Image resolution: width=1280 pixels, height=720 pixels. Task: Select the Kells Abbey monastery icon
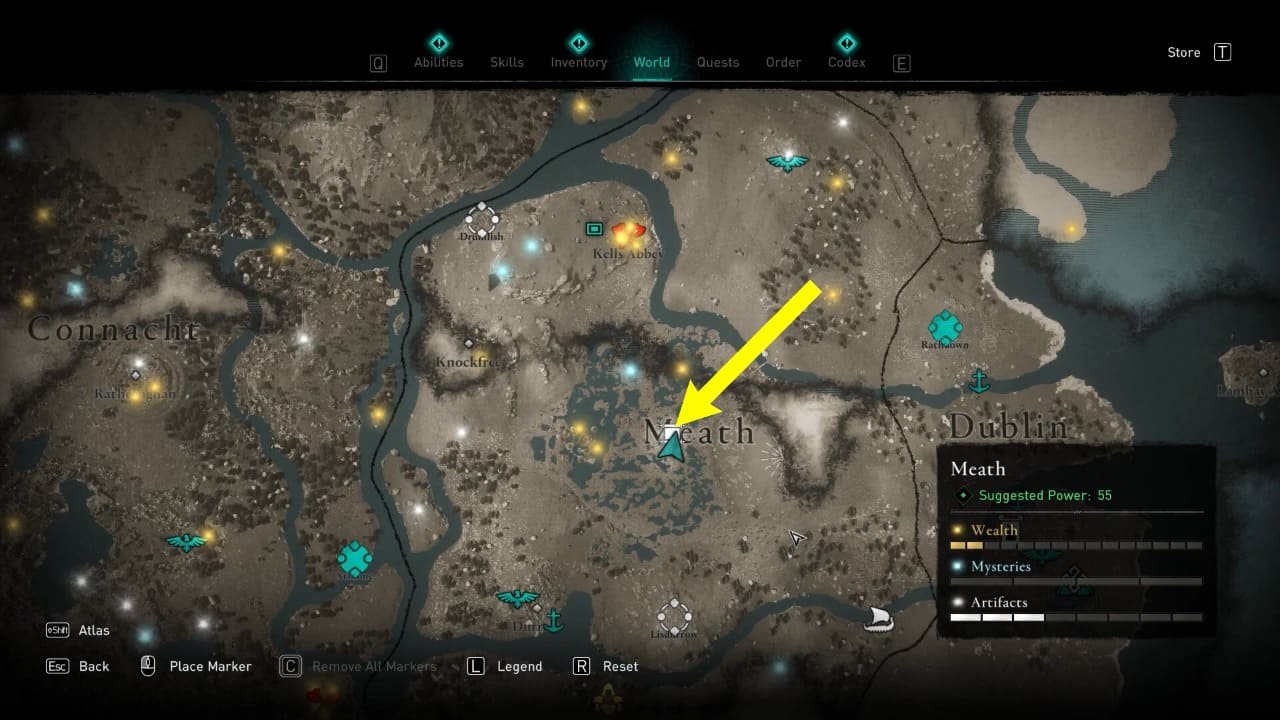tap(592, 229)
